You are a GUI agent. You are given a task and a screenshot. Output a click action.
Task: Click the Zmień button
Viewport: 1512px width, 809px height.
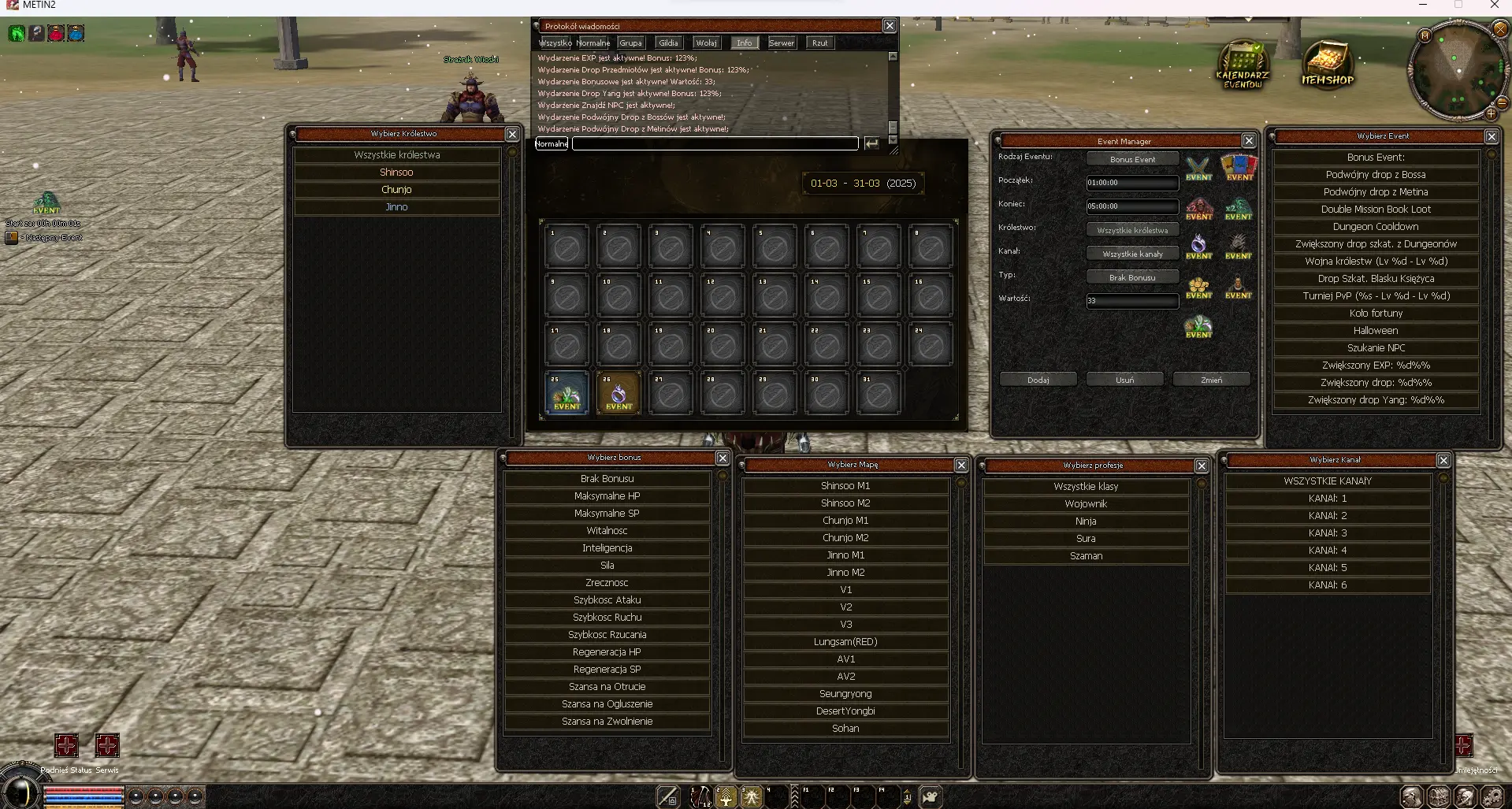1211,380
